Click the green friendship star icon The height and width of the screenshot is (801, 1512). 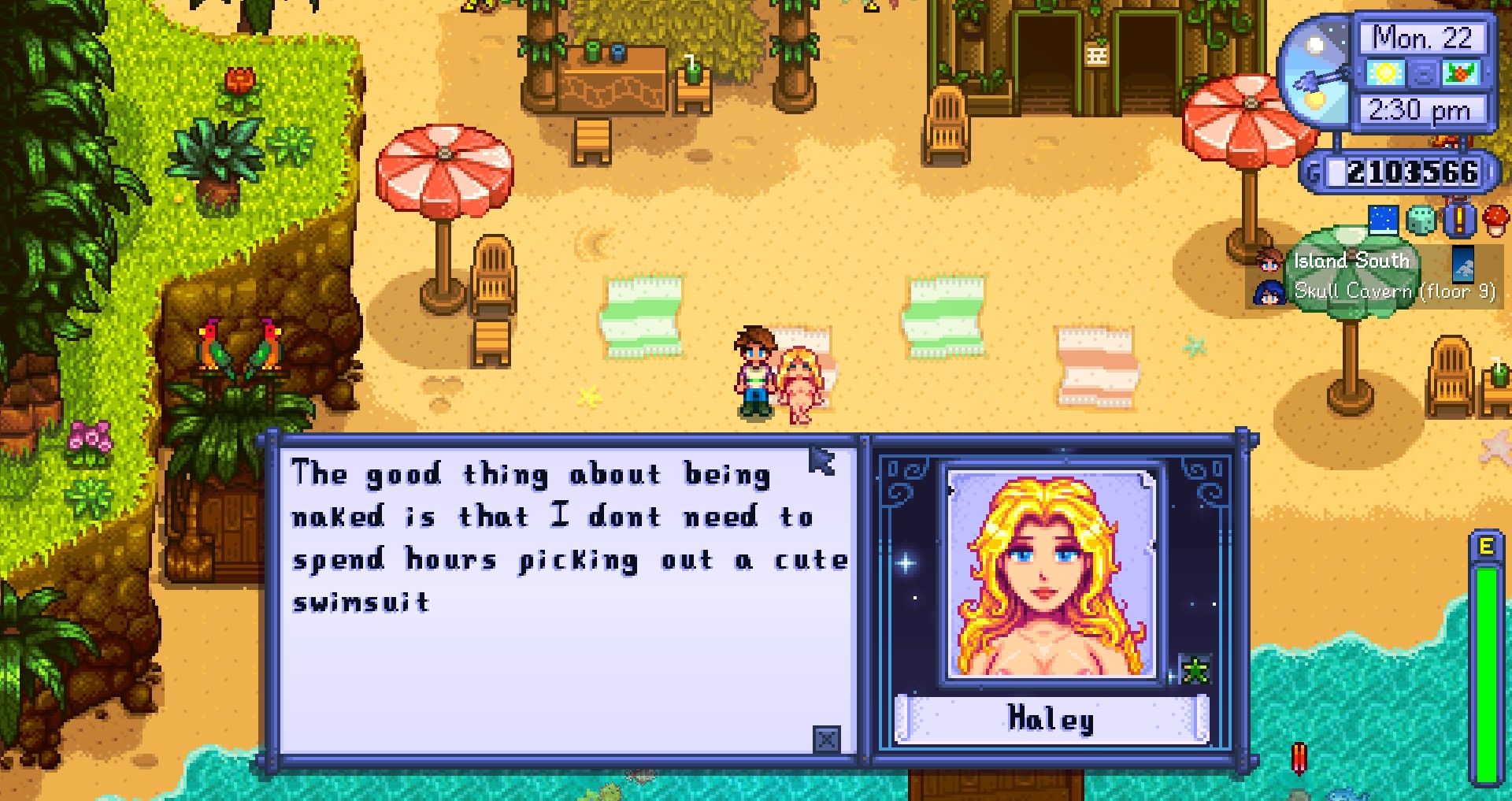(1195, 670)
